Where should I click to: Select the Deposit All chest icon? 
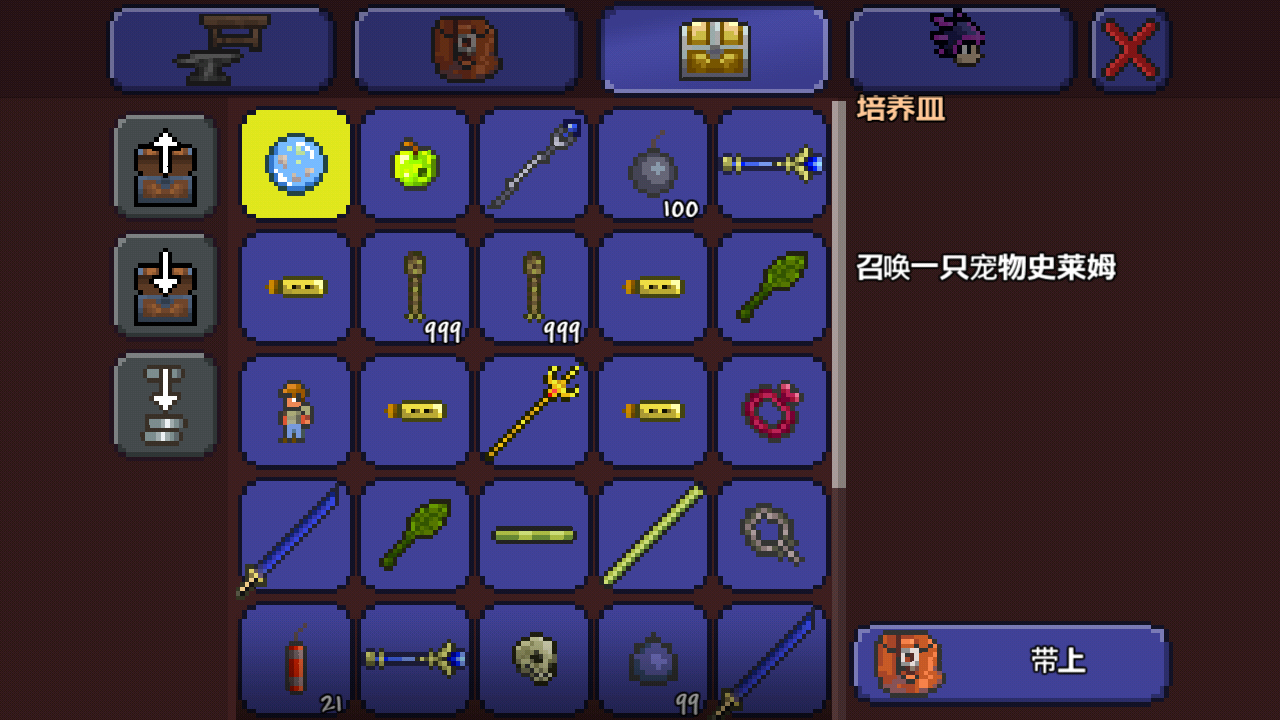click(x=165, y=285)
